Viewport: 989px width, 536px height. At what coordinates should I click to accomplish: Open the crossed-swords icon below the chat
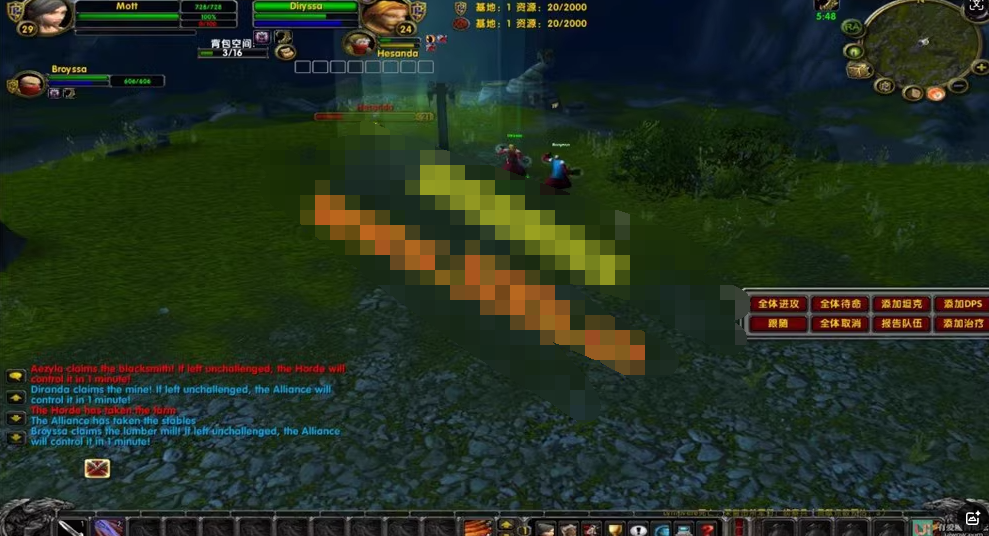(x=97, y=467)
